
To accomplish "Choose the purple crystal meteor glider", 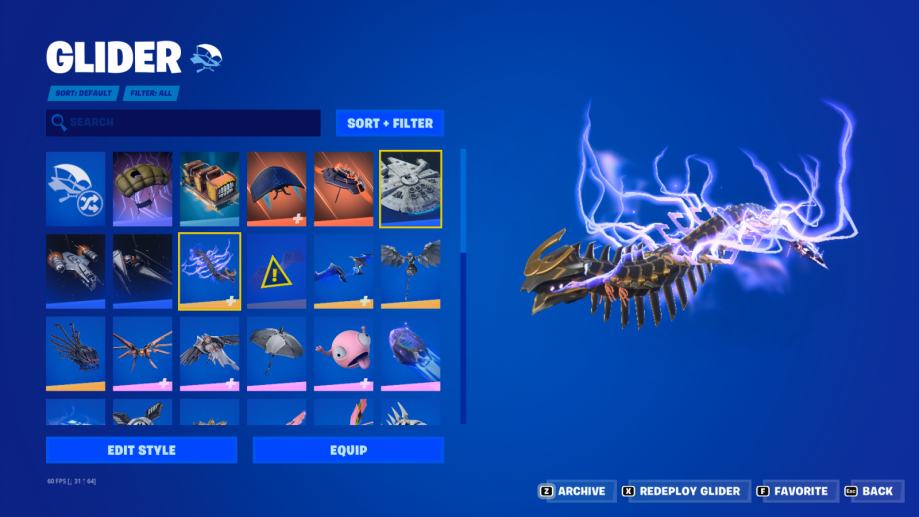I will click(410, 353).
